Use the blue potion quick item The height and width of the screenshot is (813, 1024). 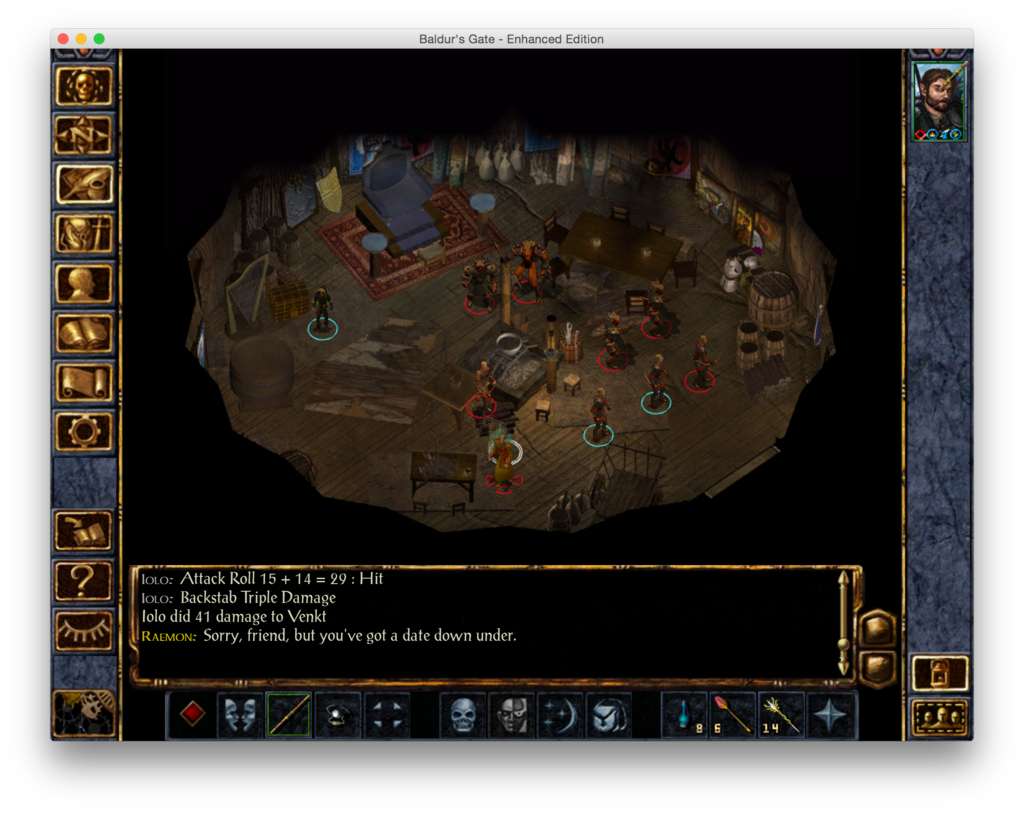[684, 715]
